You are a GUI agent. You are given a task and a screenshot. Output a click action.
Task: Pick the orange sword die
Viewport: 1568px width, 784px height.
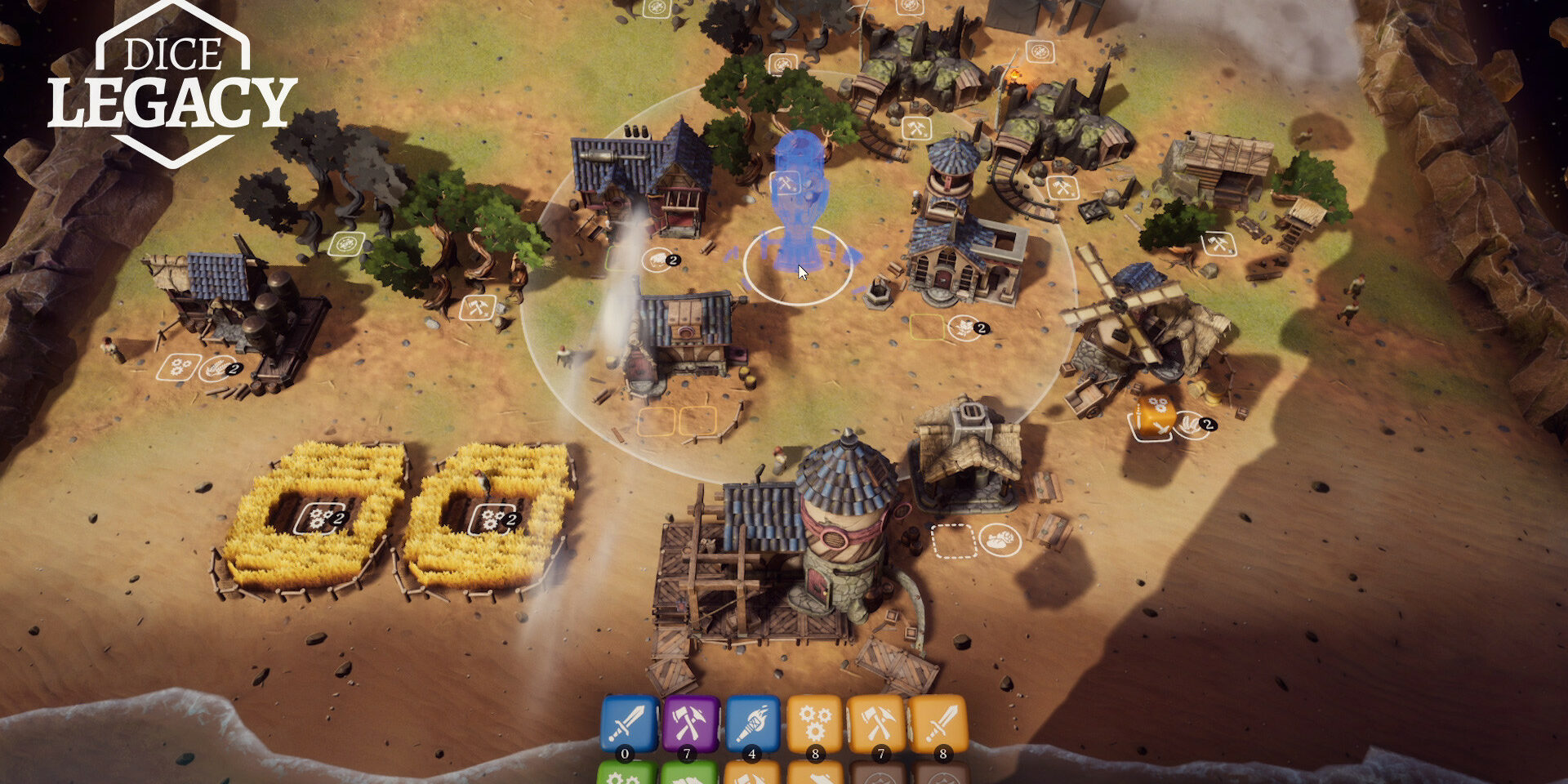coord(938,722)
